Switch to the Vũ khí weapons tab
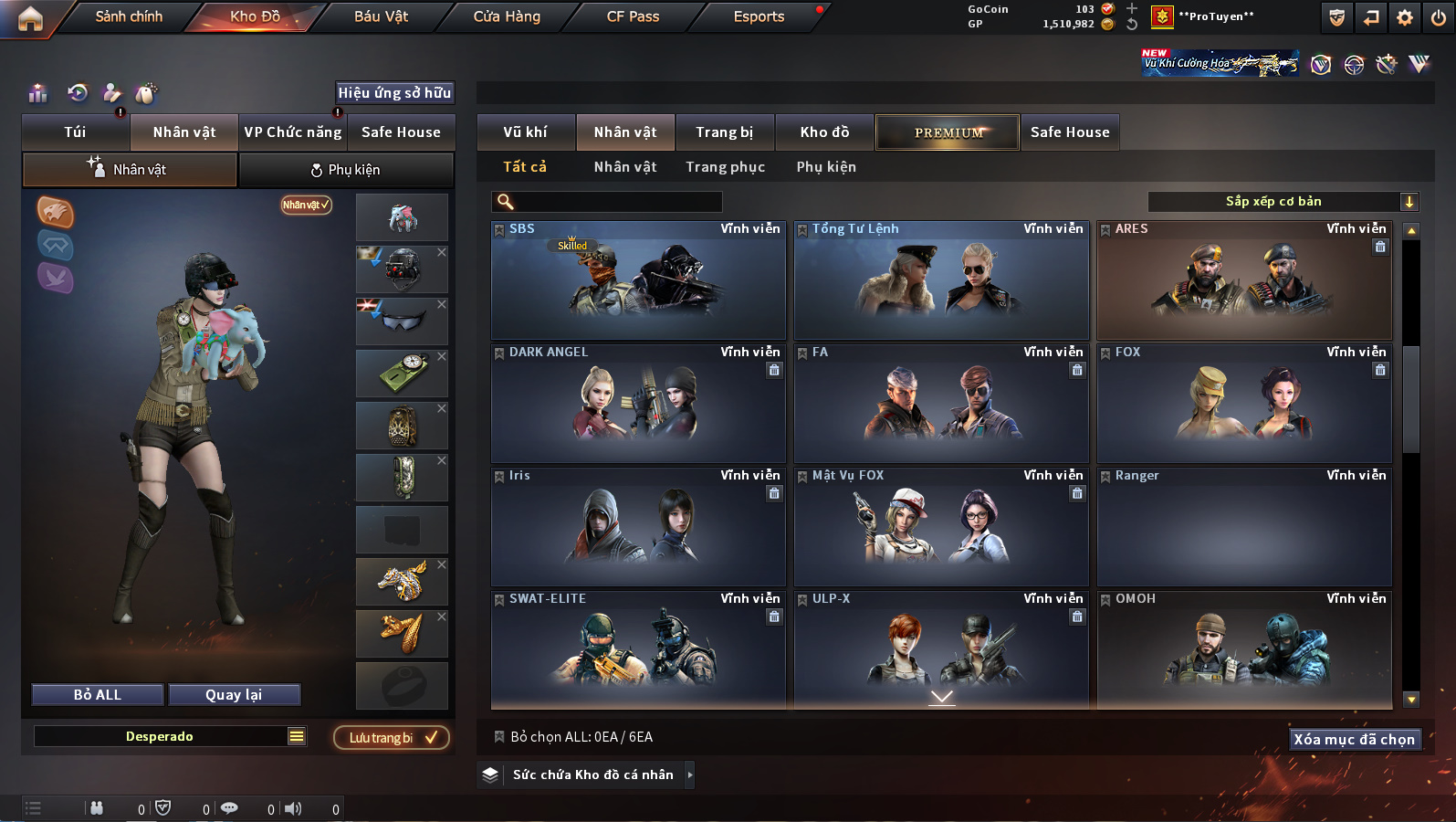Viewport: 1456px width, 822px height. (526, 132)
